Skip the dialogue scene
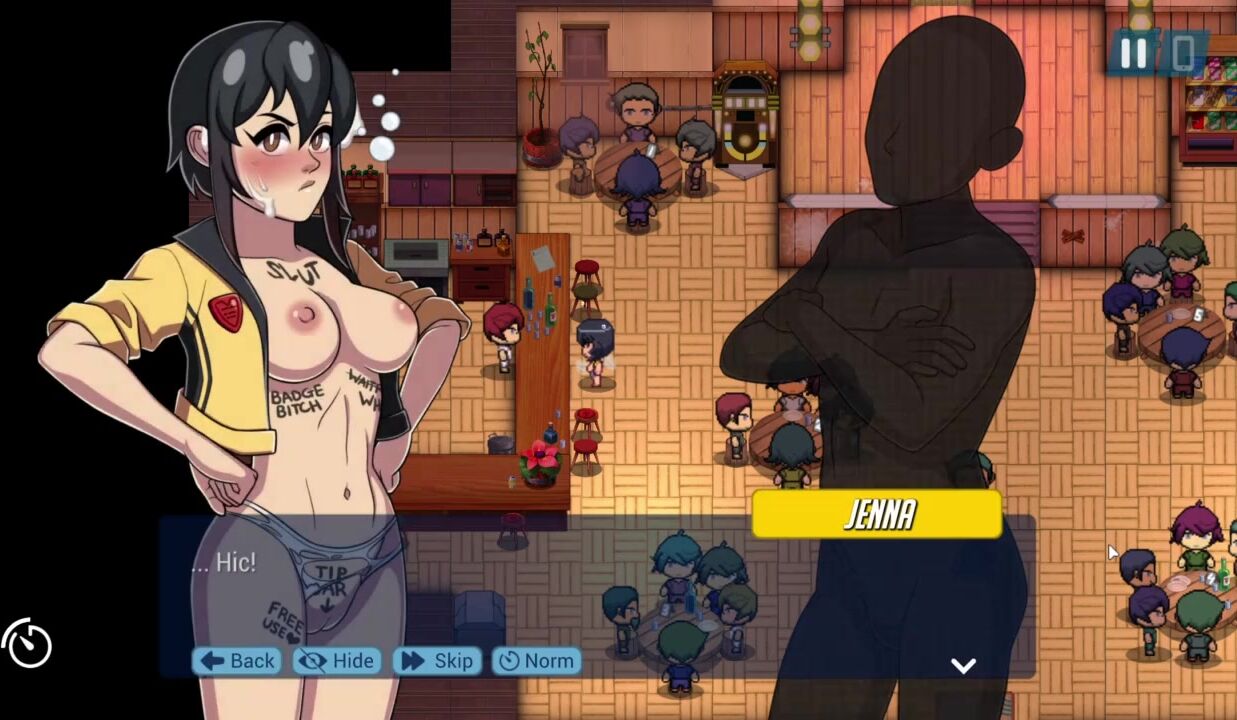The width and height of the screenshot is (1237, 720). (x=438, y=660)
